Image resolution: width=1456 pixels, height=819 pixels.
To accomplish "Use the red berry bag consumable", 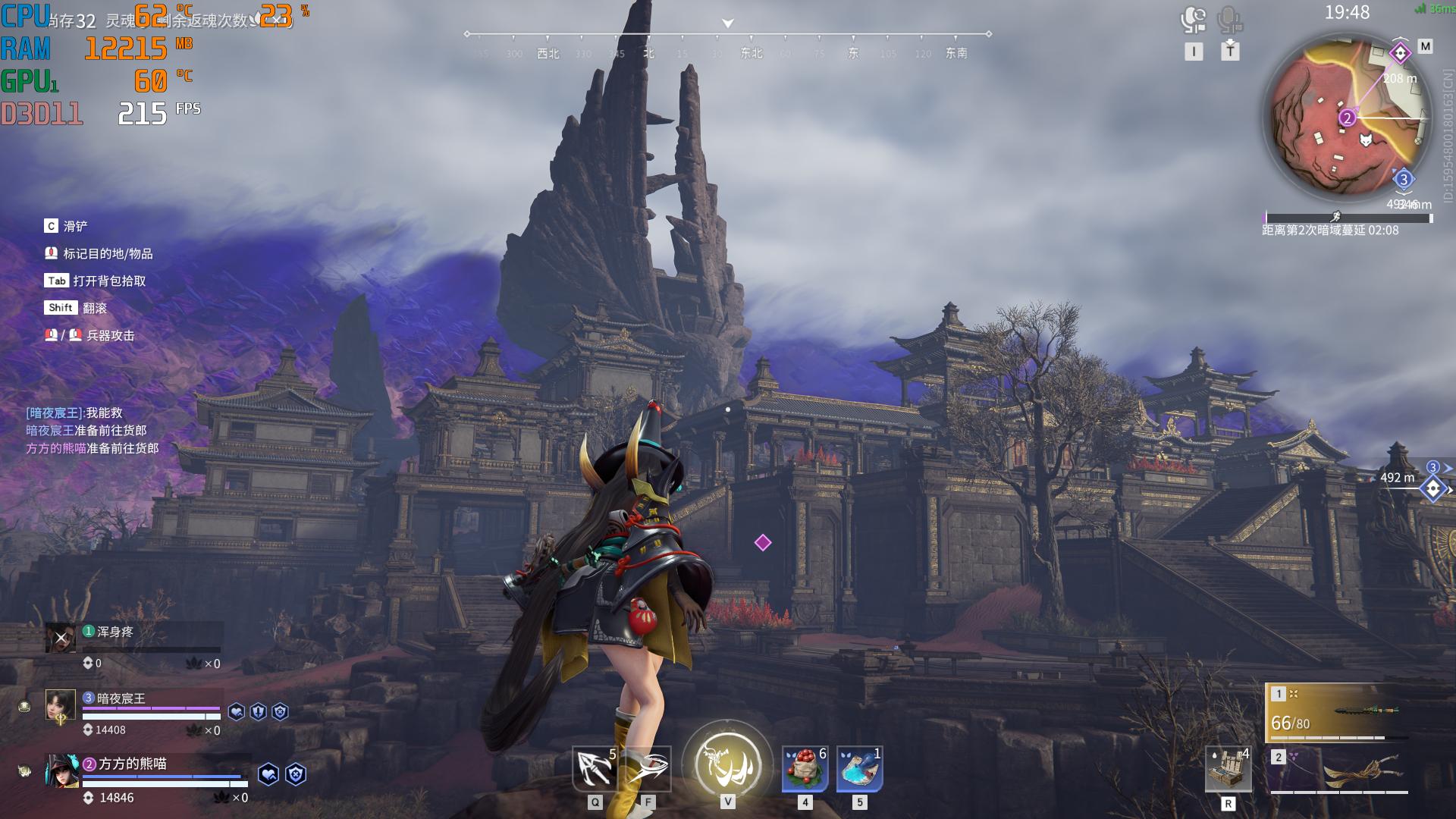I will 805,769.
